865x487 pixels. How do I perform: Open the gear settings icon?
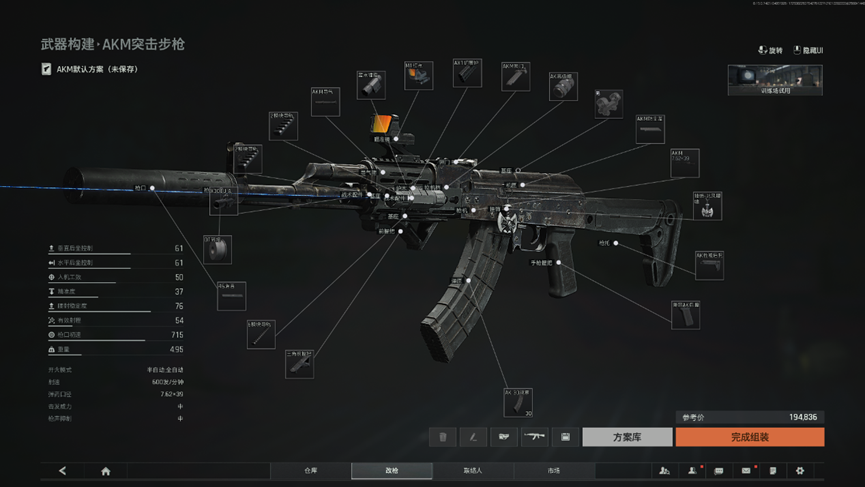(x=799, y=471)
